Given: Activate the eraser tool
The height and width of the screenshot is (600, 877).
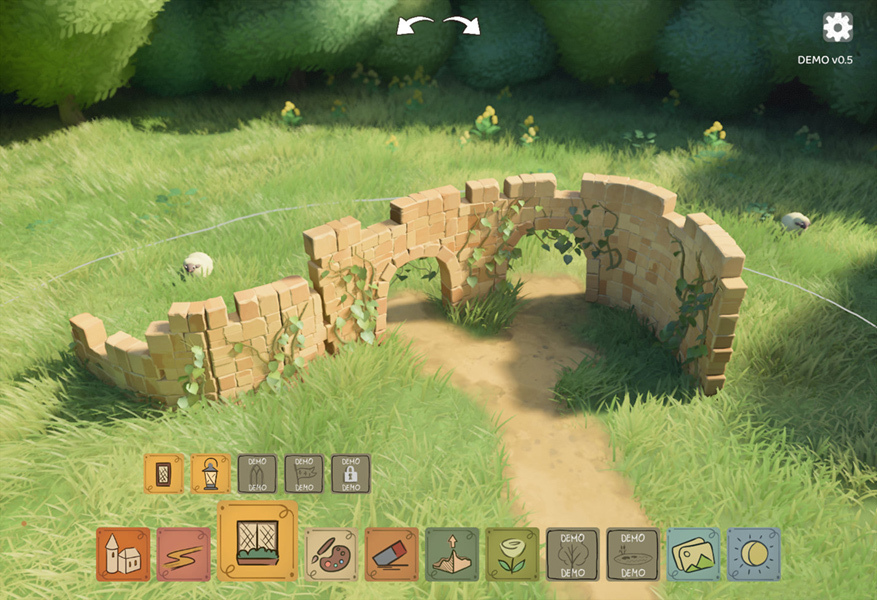Looking at the screenshot, I should tap(392, 554).
